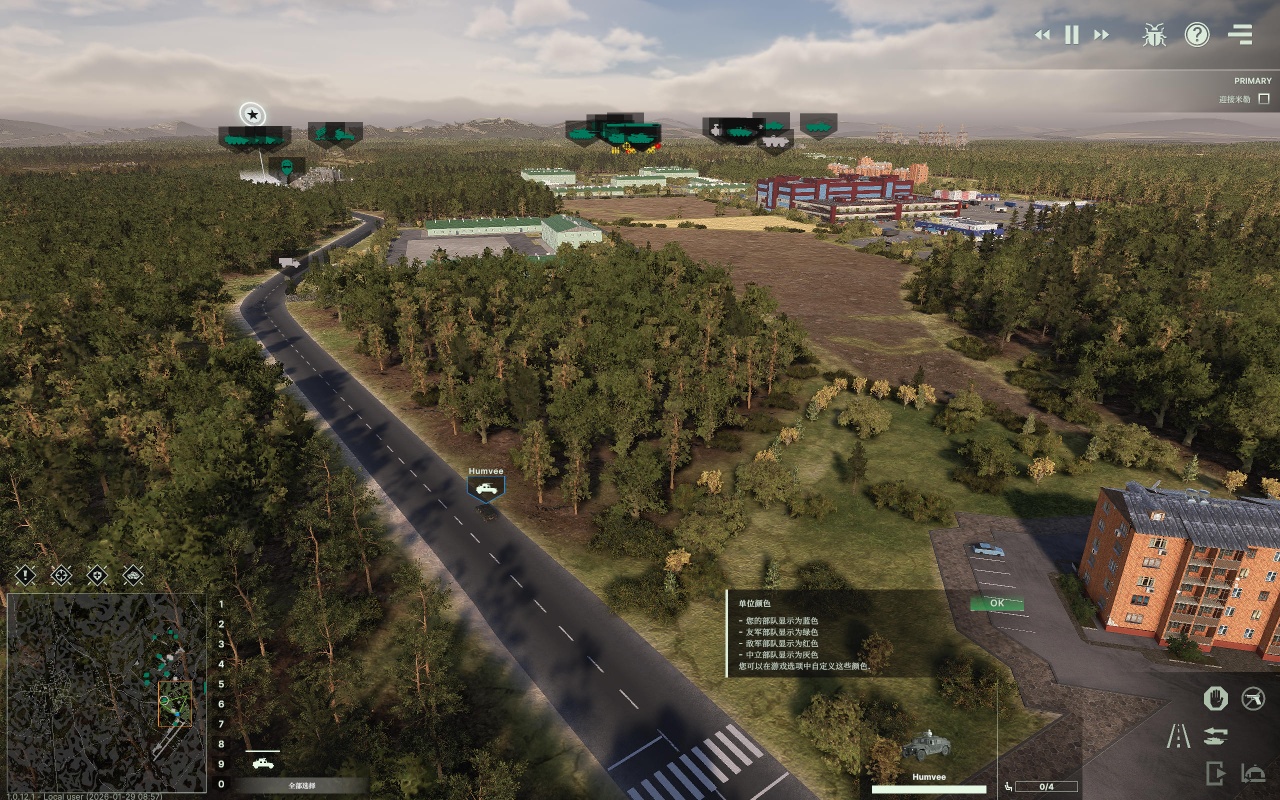Issue a halt order with the hand icon

[x=1215, y=698]
